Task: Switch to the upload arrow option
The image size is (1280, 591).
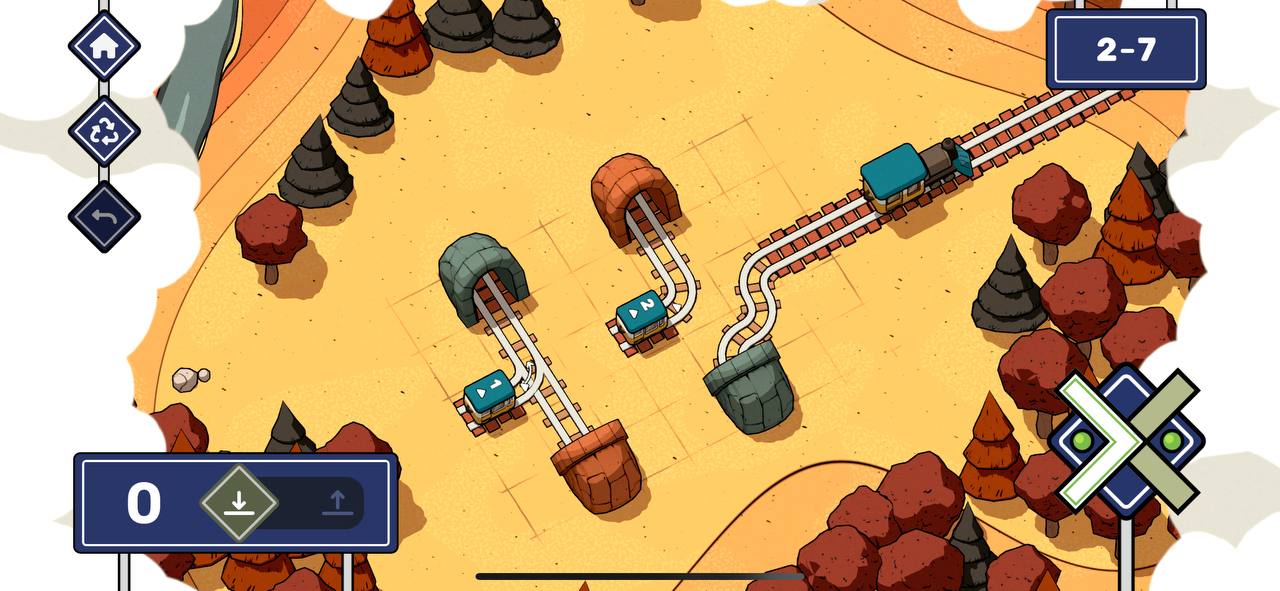Action: tap(337, 502)
